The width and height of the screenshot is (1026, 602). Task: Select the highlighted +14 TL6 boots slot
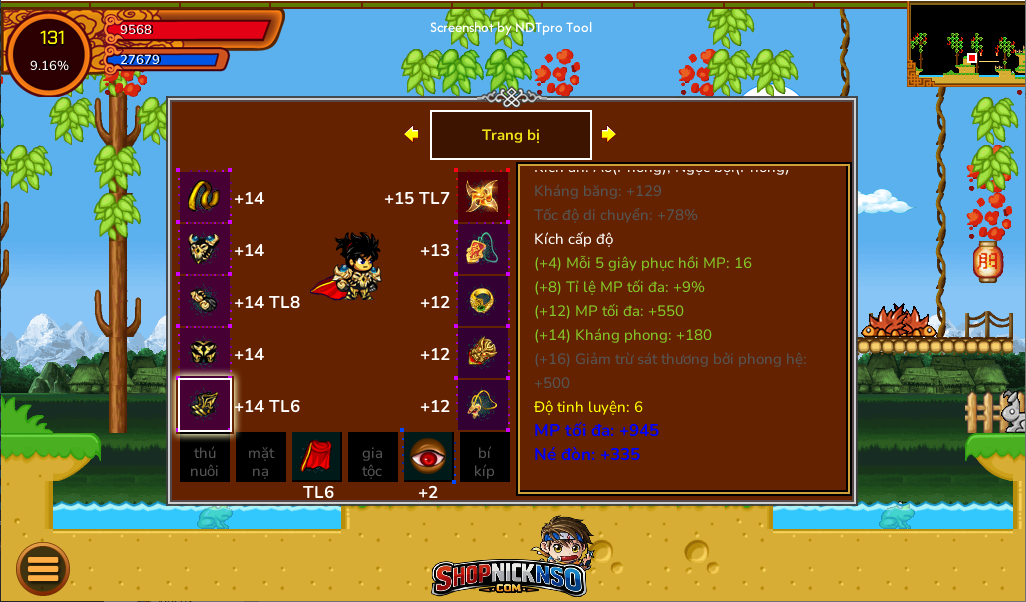click(205, 405)
